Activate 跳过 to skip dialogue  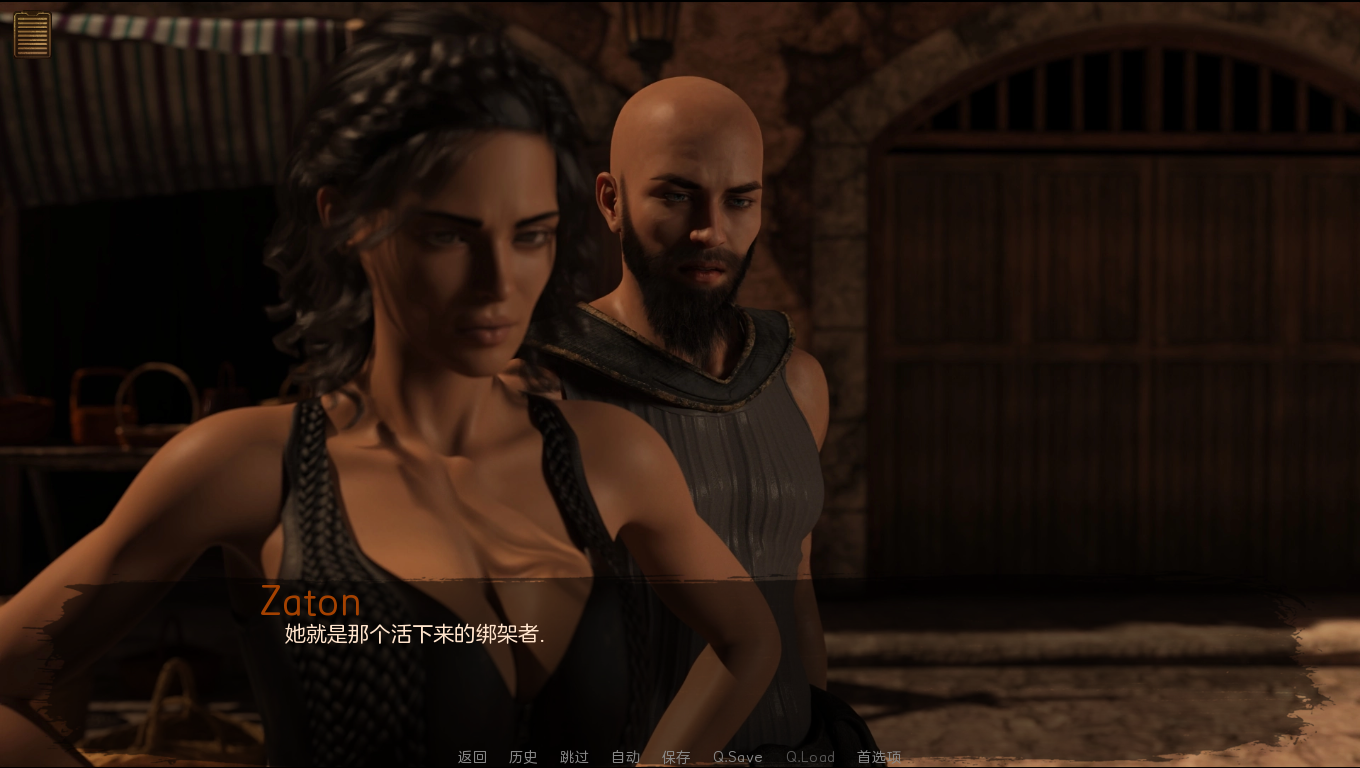(574, 757)
